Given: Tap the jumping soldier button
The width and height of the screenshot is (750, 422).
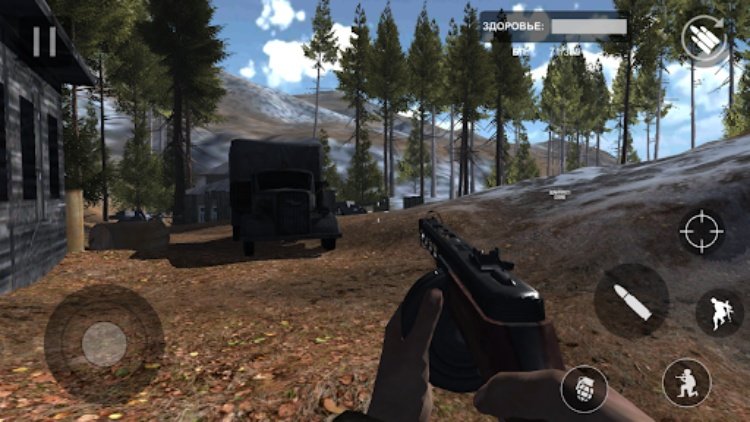Looking at the screenshot, I should click(x=720, y=312).
